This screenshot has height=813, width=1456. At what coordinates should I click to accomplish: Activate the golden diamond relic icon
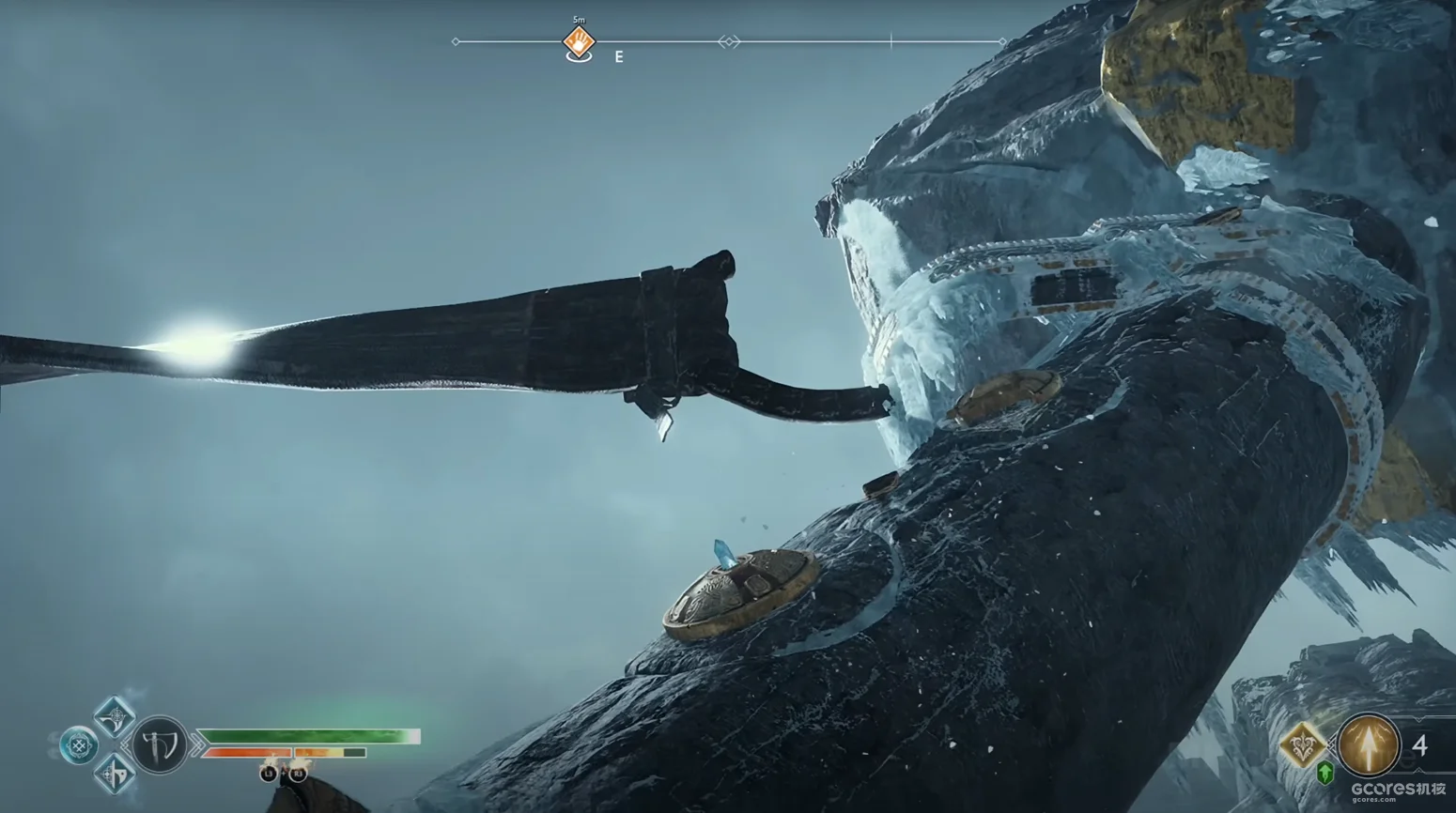[1303, 747]
